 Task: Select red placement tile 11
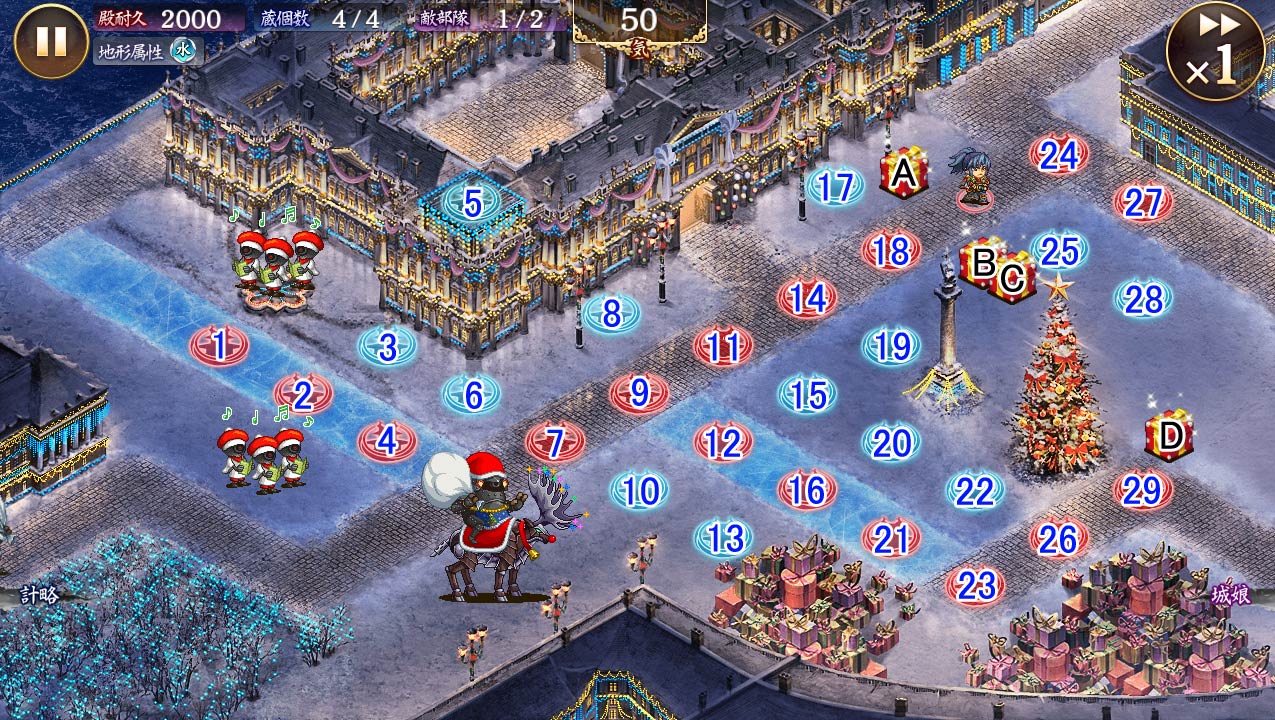723,347
